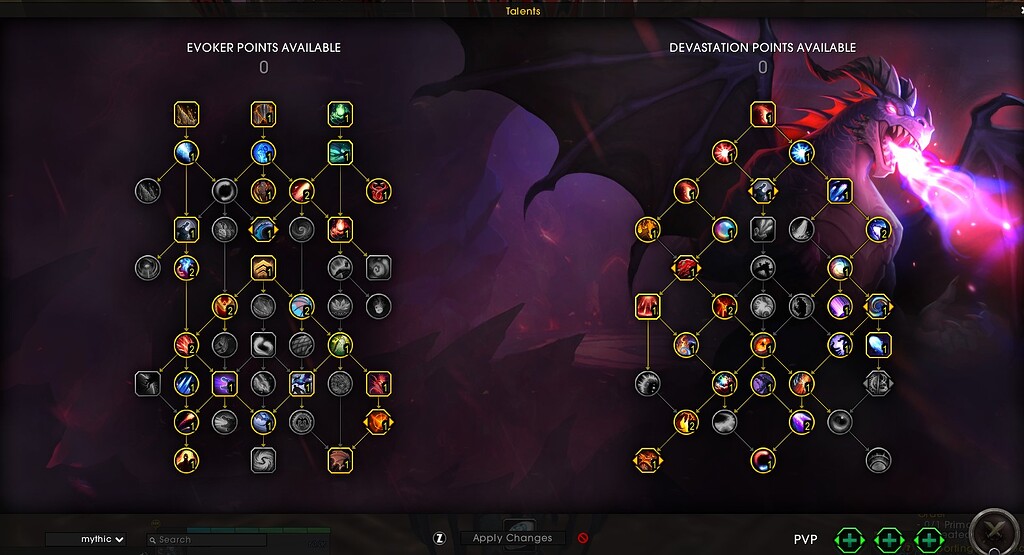Select the red crescent Devastation bottom talent
The image size is (1024, 555).
point(763,460)
